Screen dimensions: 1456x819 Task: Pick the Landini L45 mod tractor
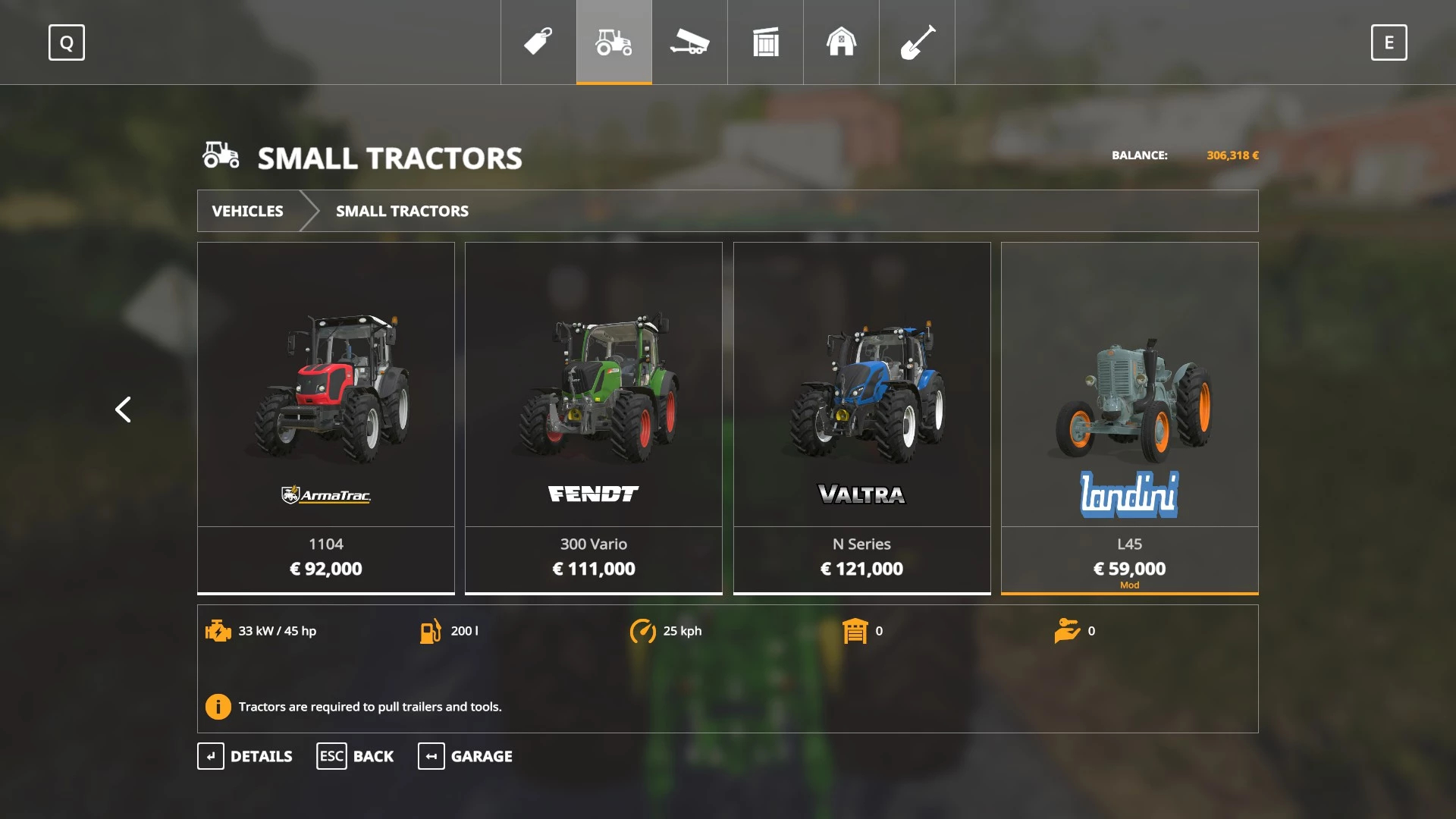tap(1129, 417)
